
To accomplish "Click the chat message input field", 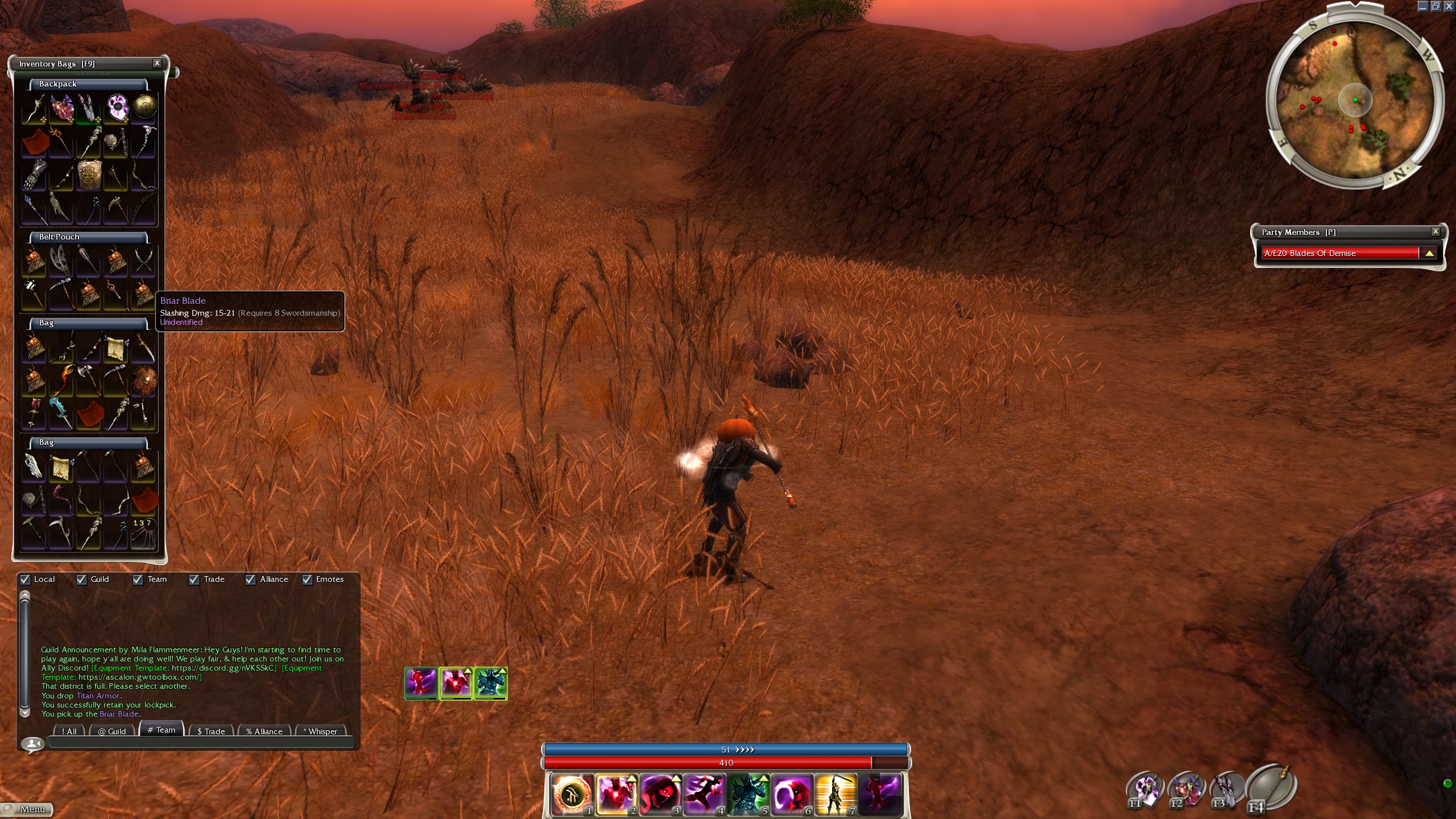I will pos(201,742).
